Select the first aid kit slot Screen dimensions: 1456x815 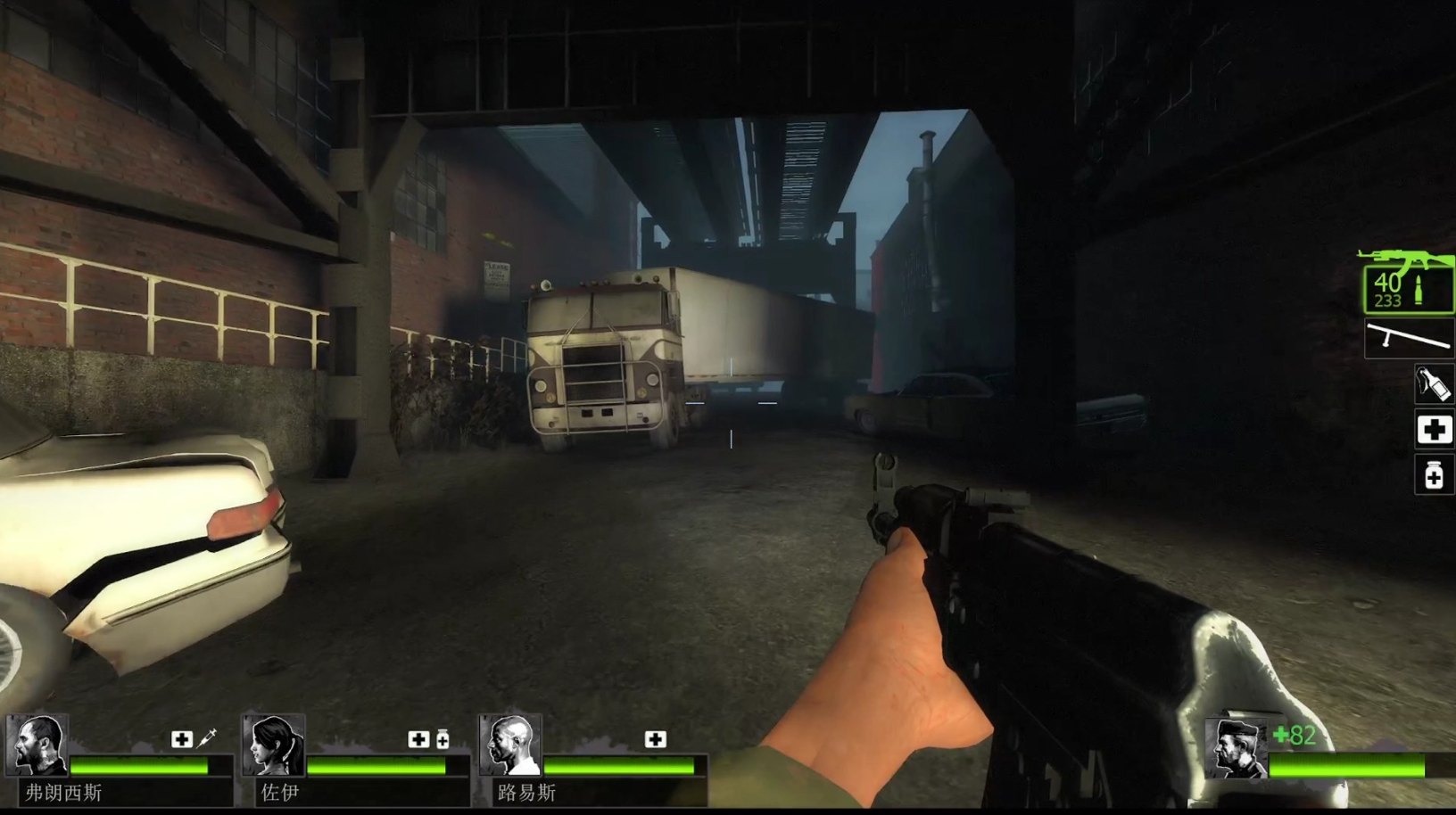point(1434,431)
